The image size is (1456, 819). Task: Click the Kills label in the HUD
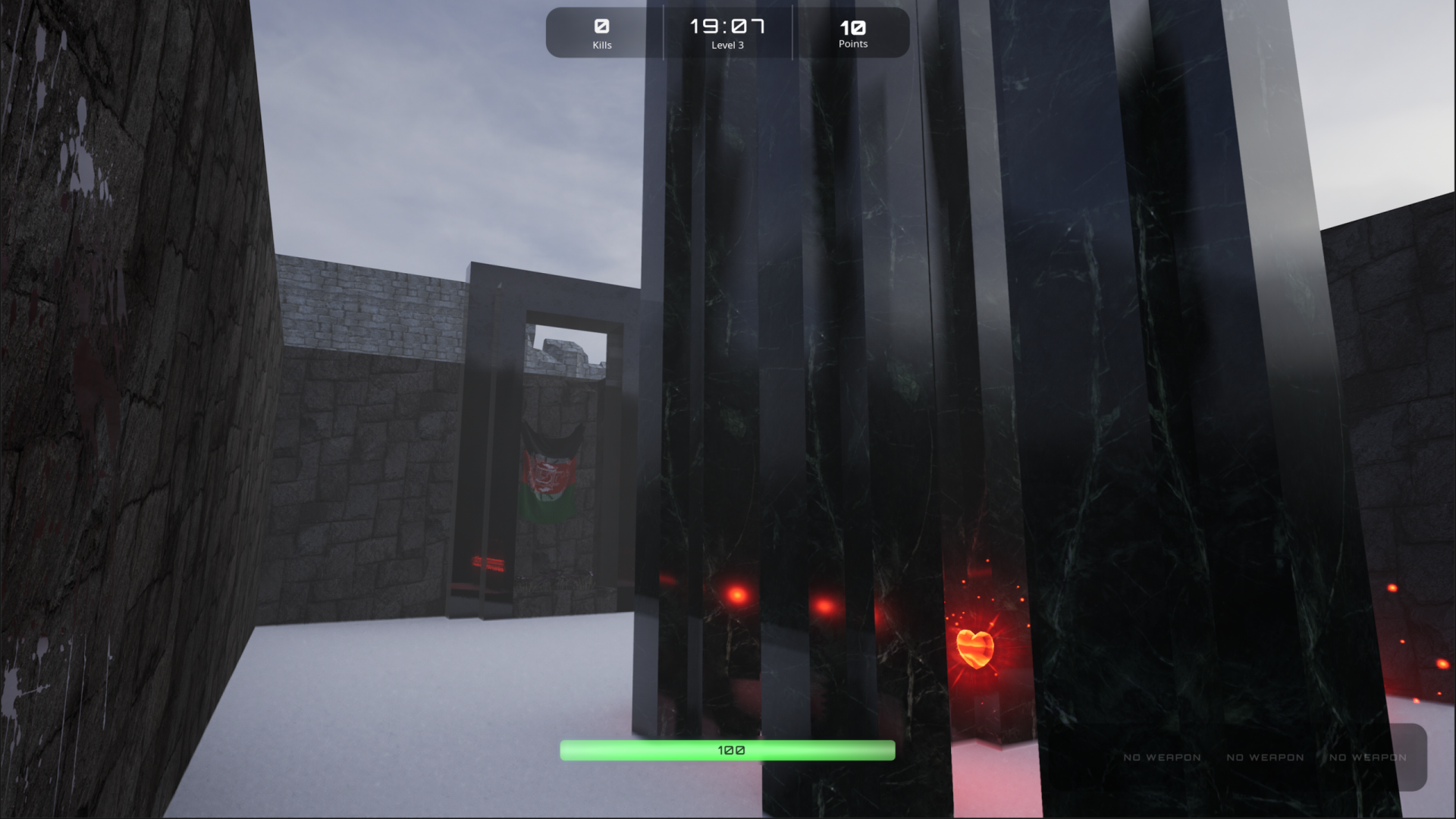[x=602, y=45]
